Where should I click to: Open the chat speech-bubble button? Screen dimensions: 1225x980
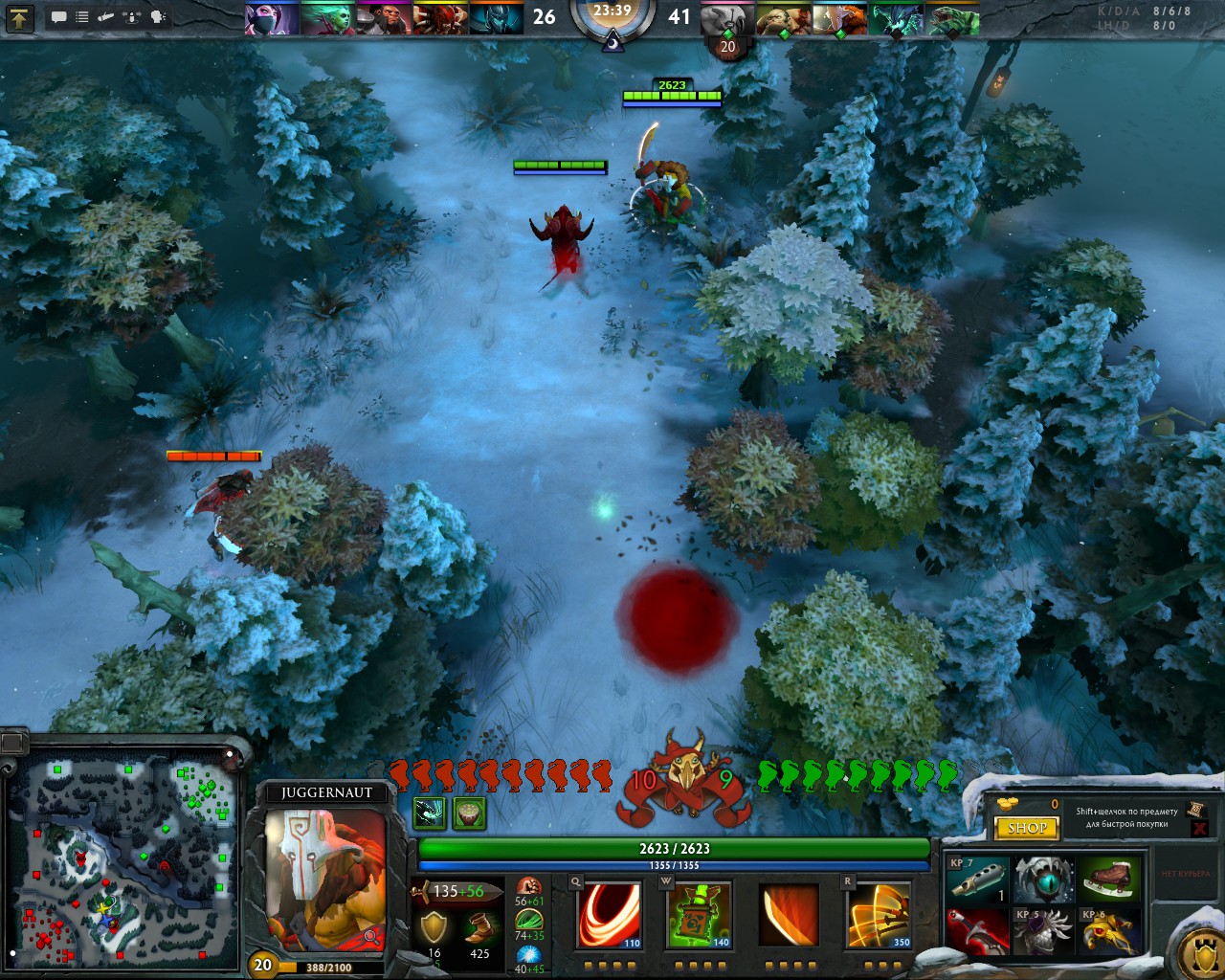58,16
